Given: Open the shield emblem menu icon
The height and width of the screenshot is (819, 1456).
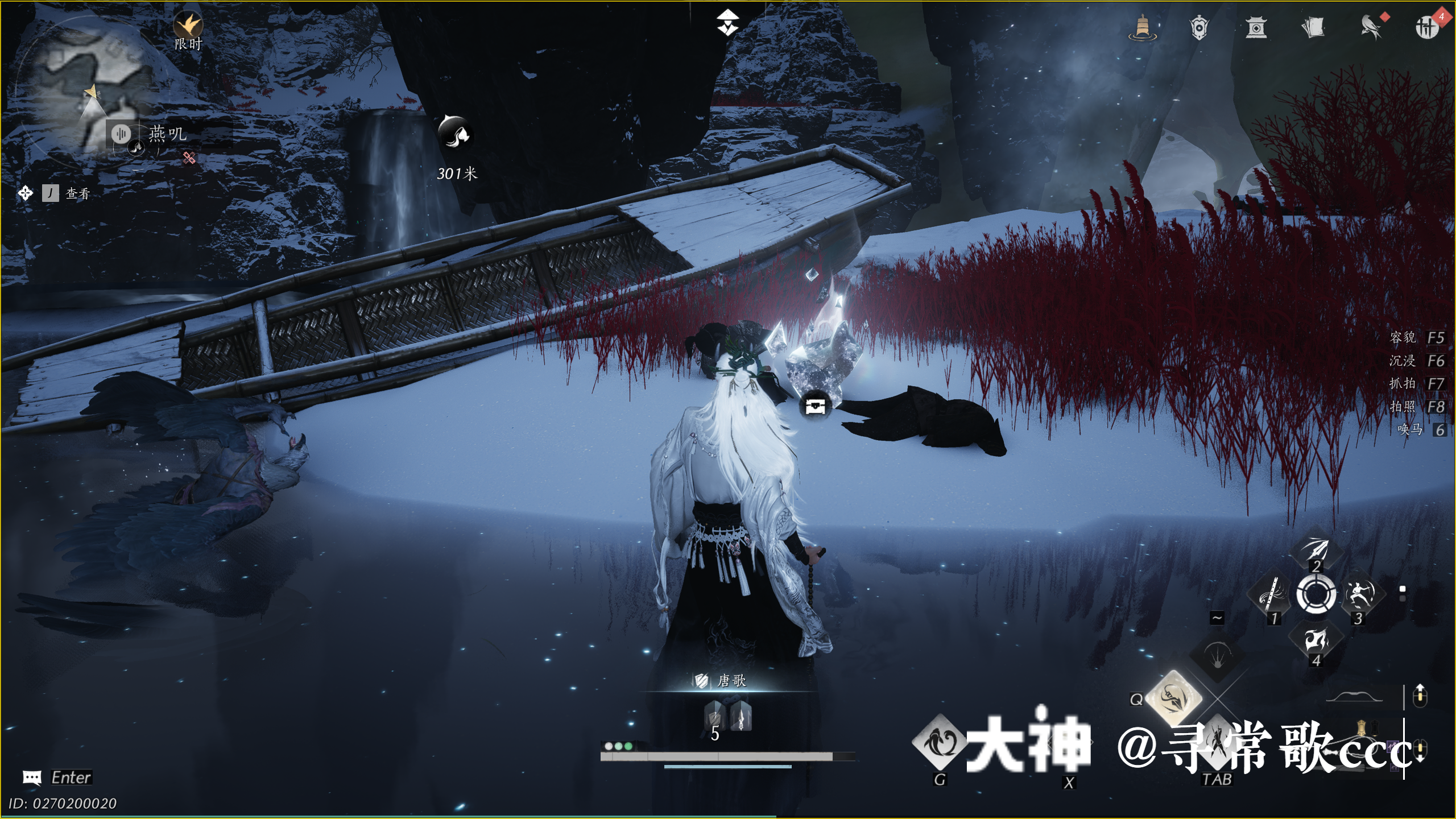Looking at the screenshot, I should click(x=1199, y=27).
